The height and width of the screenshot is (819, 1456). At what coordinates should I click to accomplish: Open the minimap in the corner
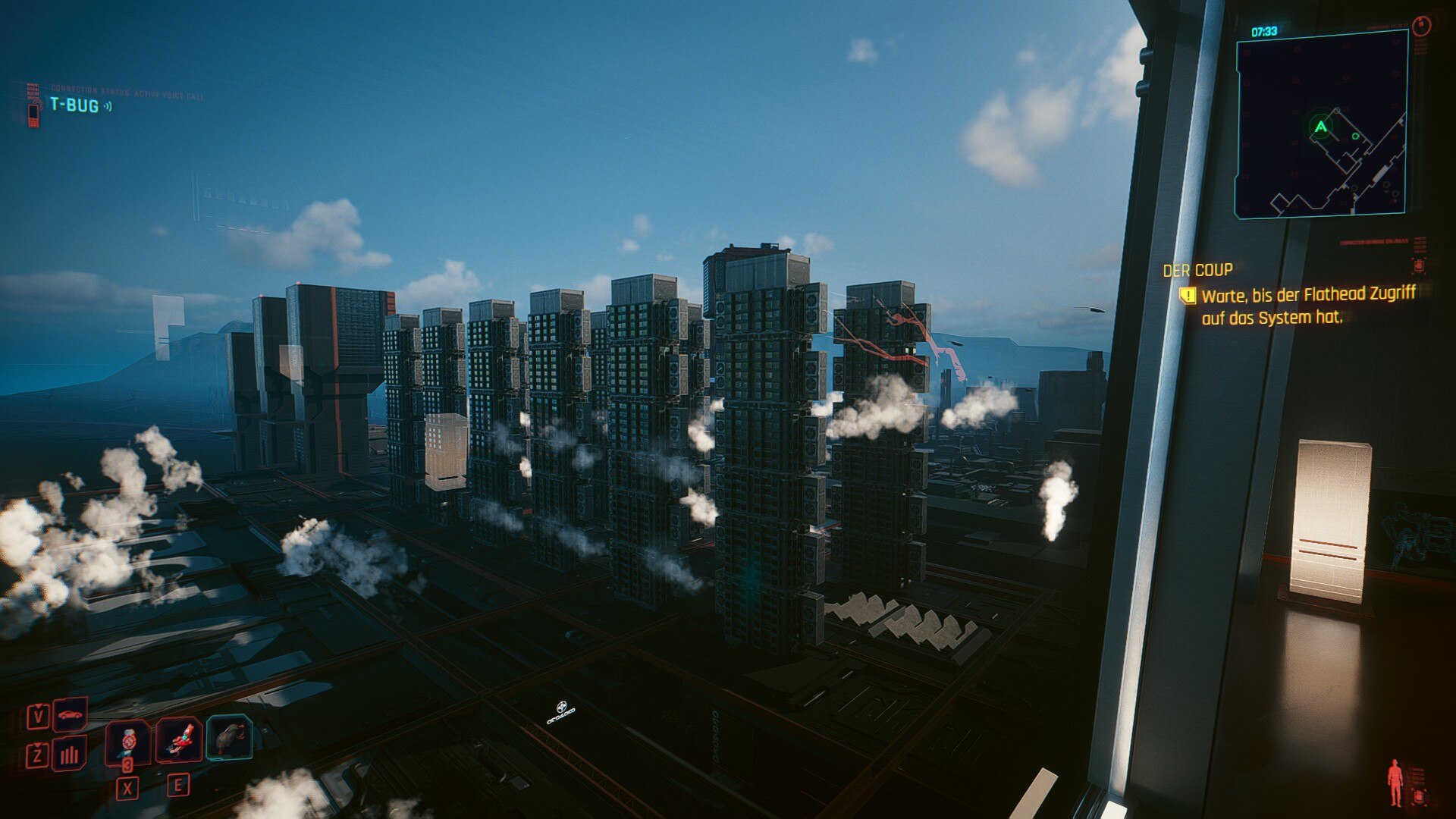pyautogui.click(x=1321, y=124)
